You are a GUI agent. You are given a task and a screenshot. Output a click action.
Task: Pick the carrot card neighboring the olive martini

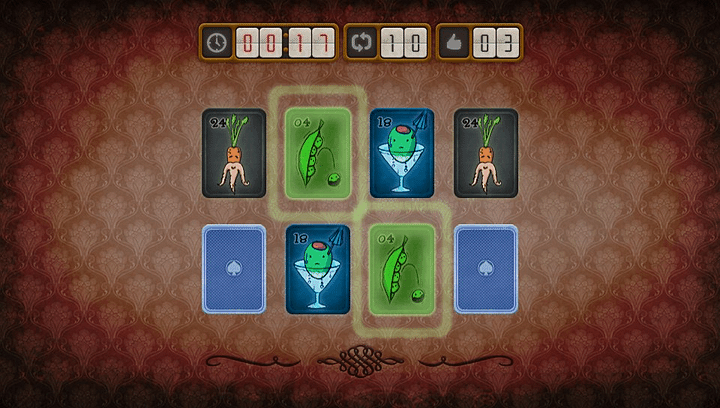click(x=486, y=153)
